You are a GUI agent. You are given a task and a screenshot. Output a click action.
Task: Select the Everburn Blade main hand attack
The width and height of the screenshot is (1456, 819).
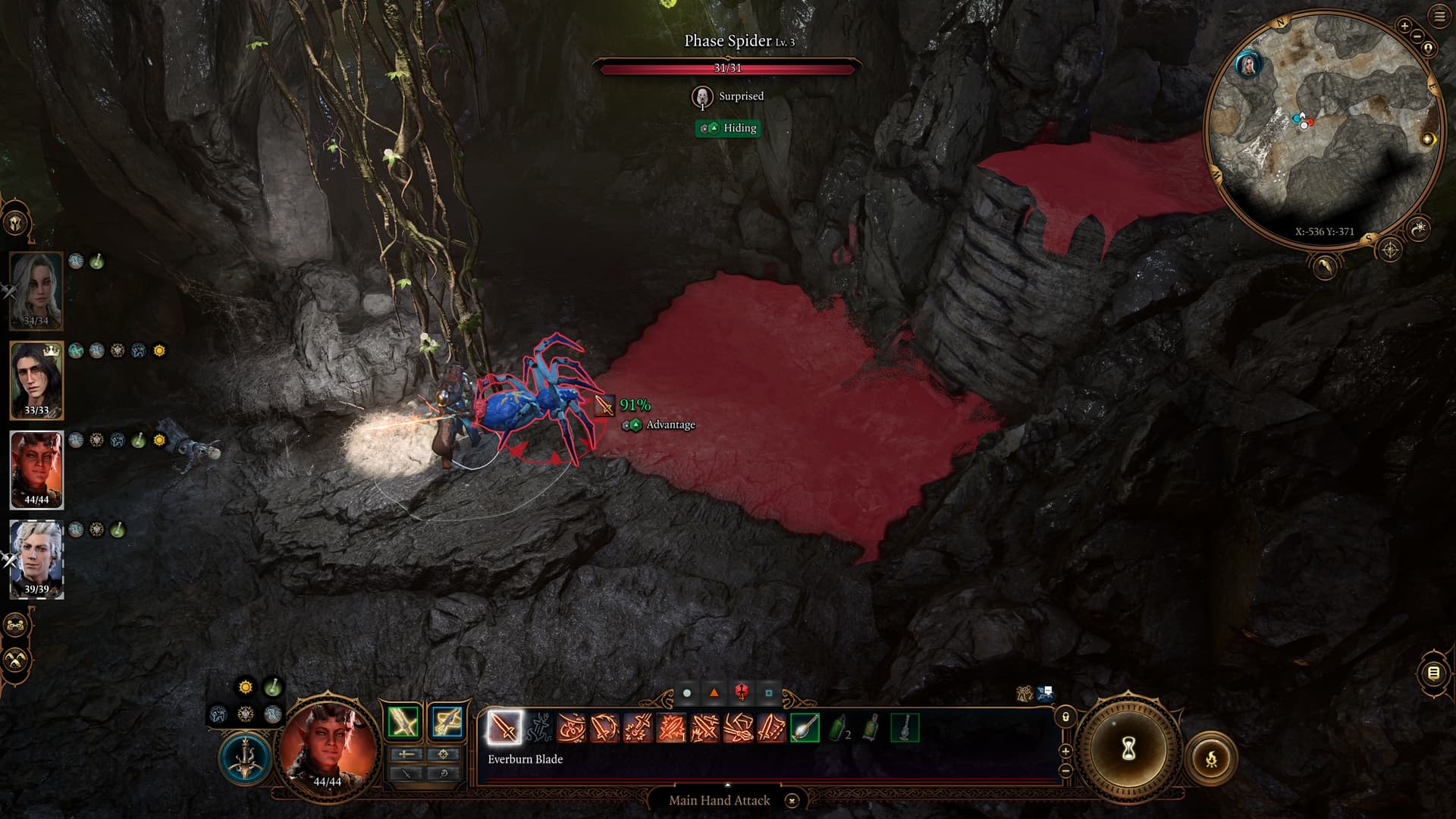tap(504, 728)
